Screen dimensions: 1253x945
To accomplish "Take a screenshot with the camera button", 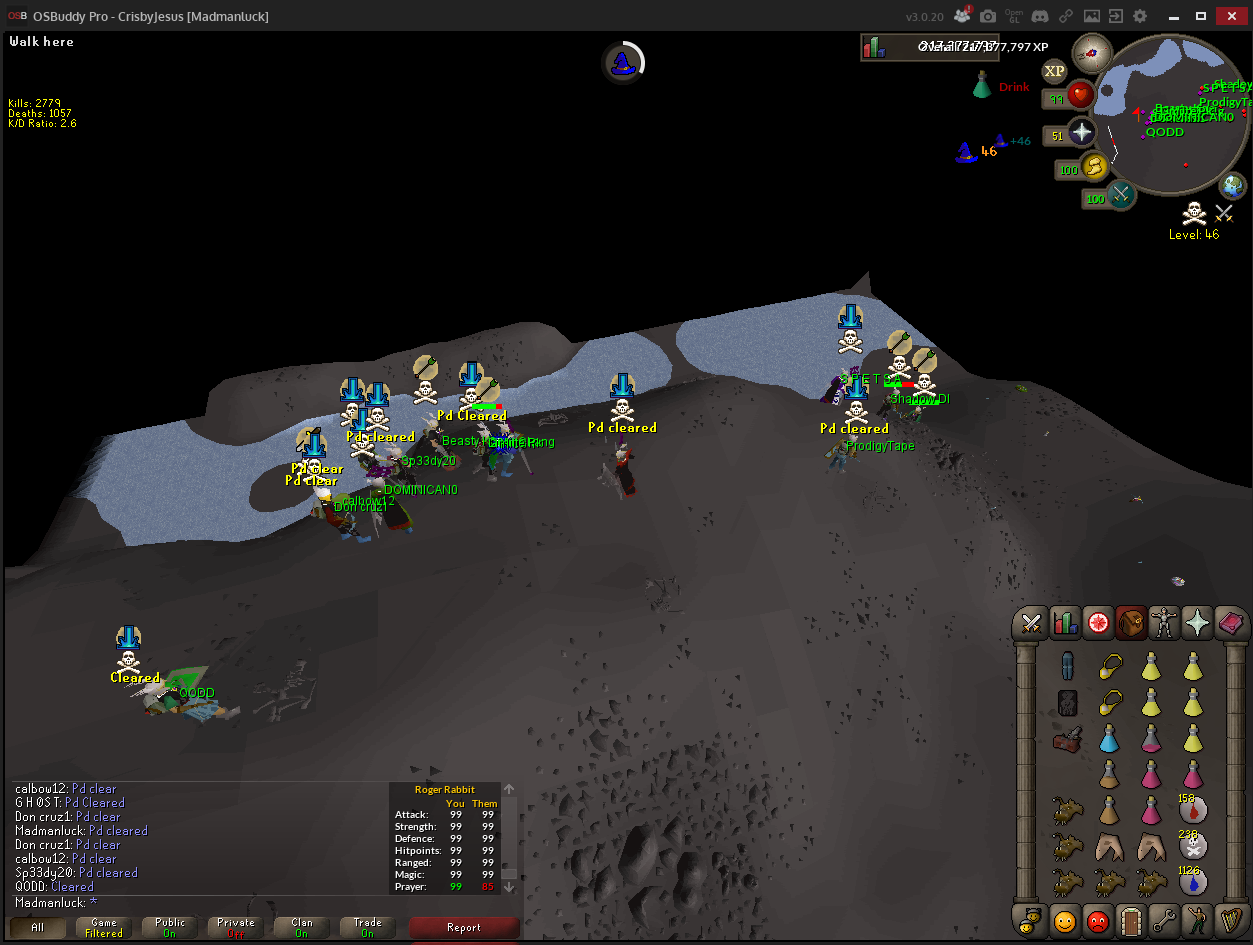I will pos(988,16).
